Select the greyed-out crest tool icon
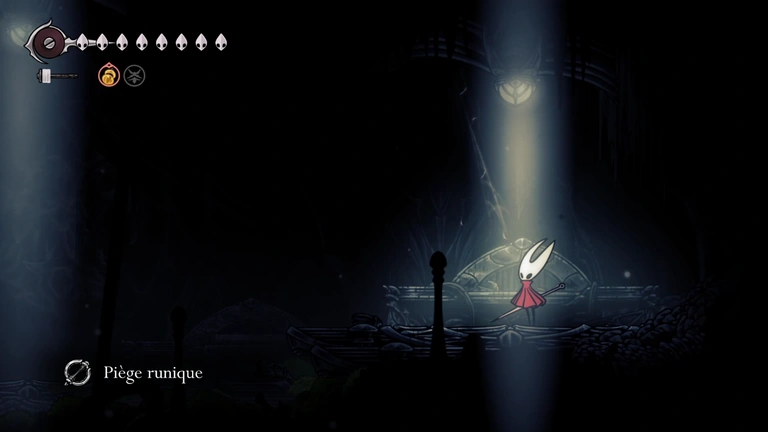Viewport: 768px width, 432px height. pyautogui.click(x=134, y=75)
